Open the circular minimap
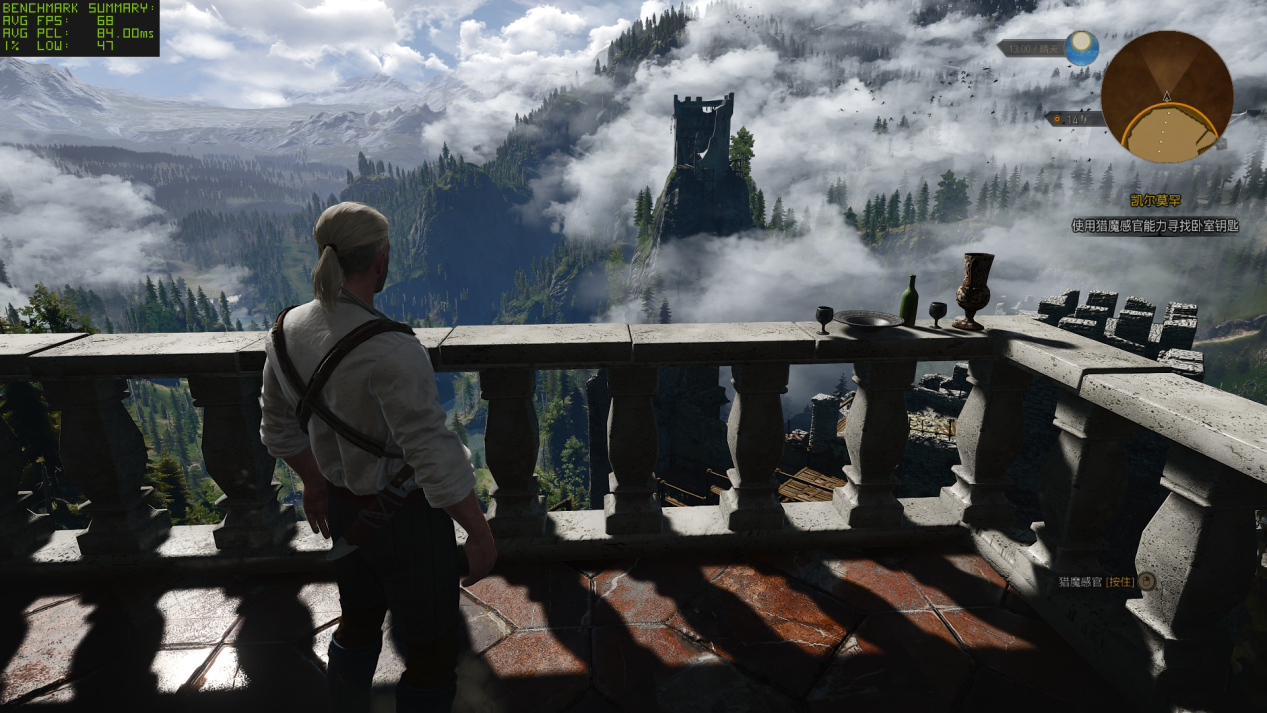 [x=1166, y=97]
